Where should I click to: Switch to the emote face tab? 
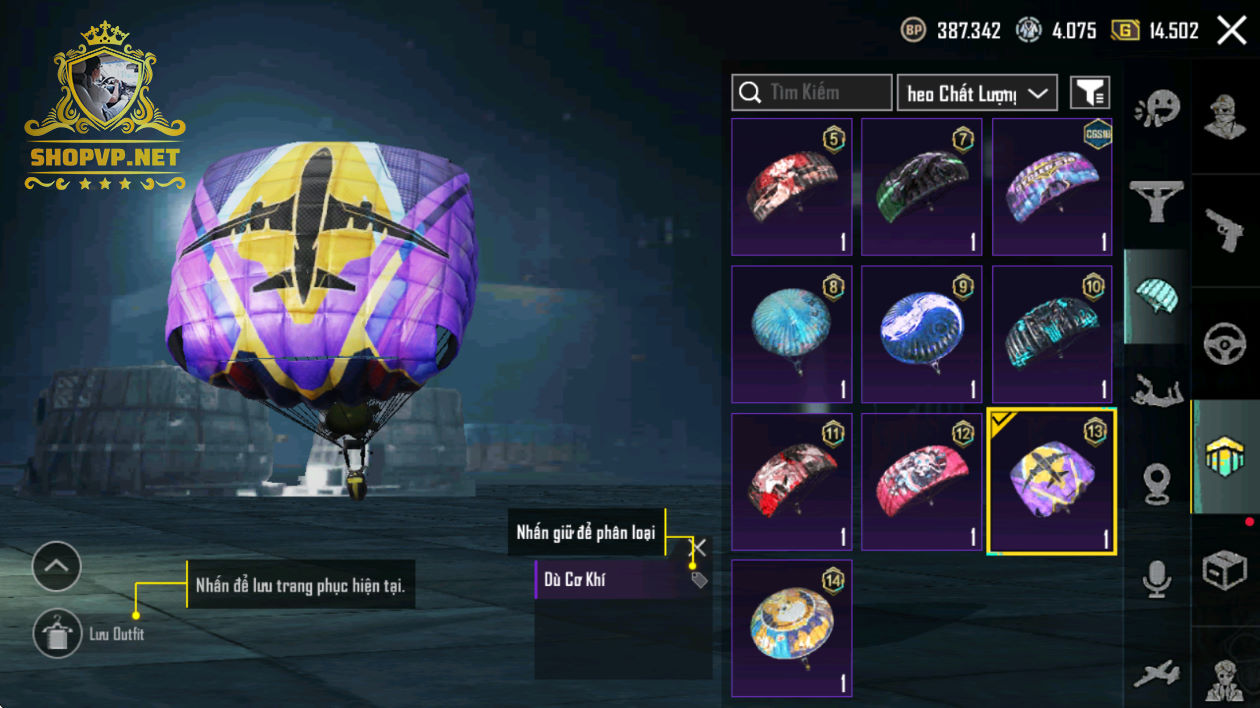tap(1157, 108)
